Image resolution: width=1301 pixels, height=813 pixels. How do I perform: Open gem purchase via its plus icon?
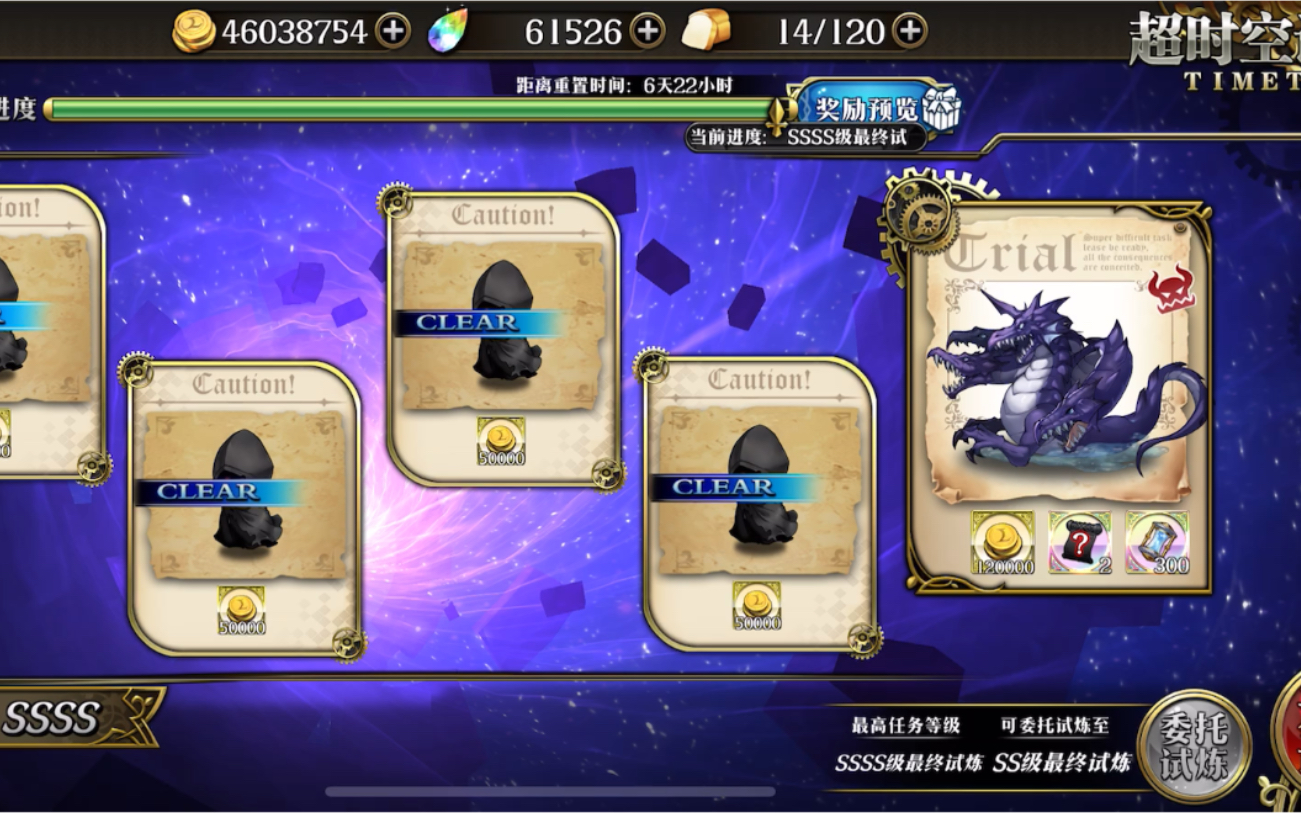[648, 29]
